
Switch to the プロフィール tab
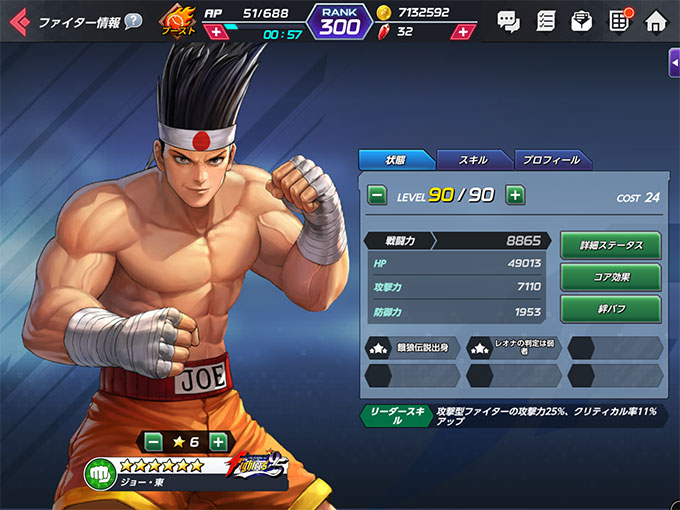[x=551, y=160]
